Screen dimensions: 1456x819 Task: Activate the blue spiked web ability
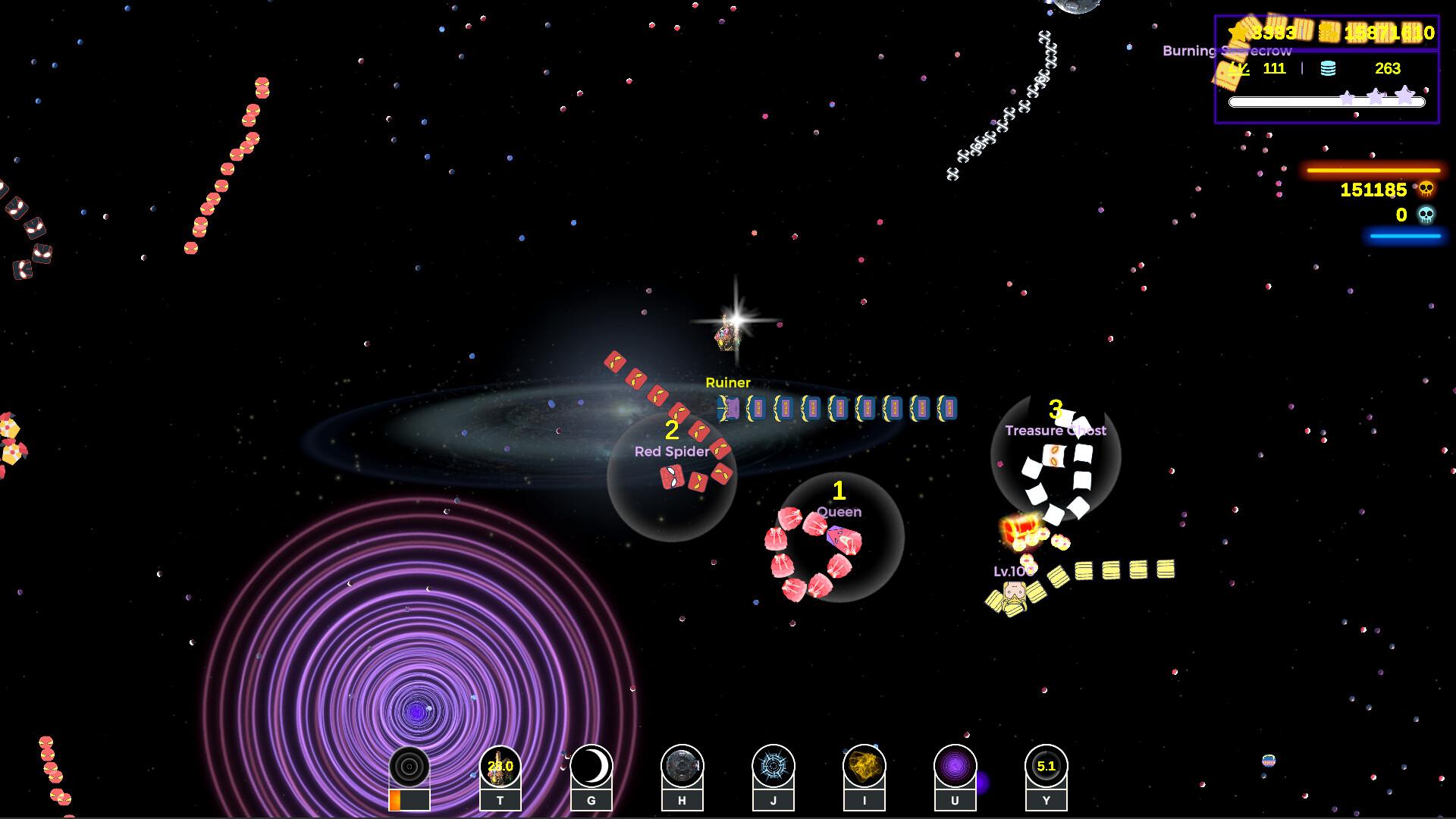[x=773, y=767]
